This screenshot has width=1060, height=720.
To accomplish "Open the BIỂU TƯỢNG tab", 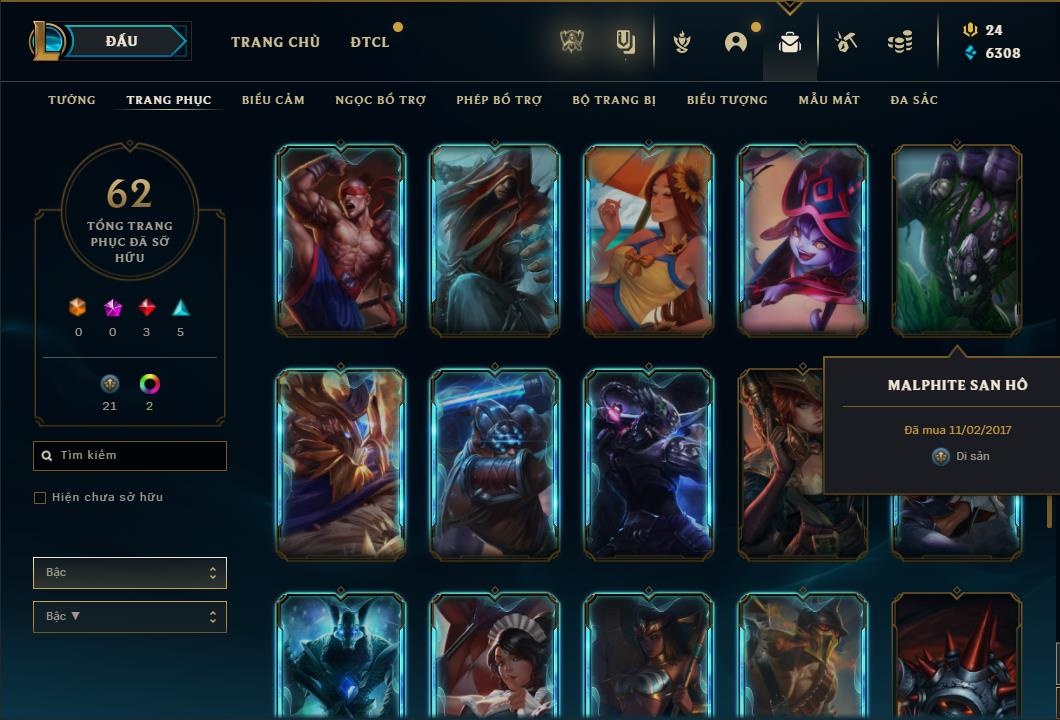I will tap(727, 100).
